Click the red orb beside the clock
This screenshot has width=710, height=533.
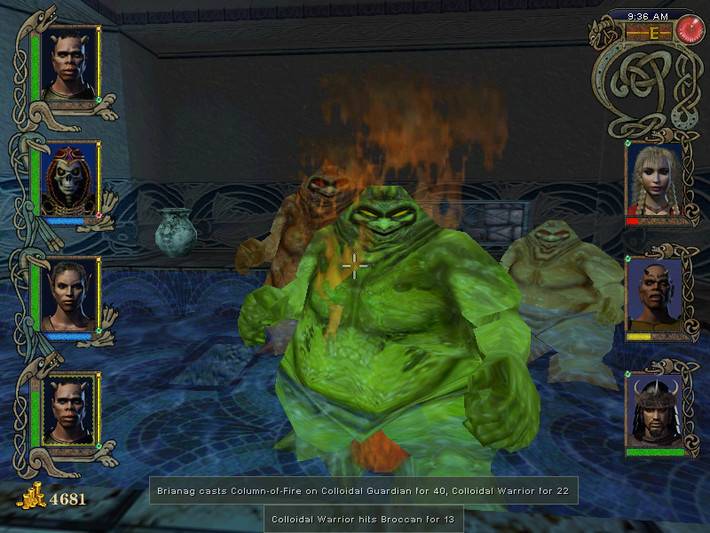click(x=691, y=30)
